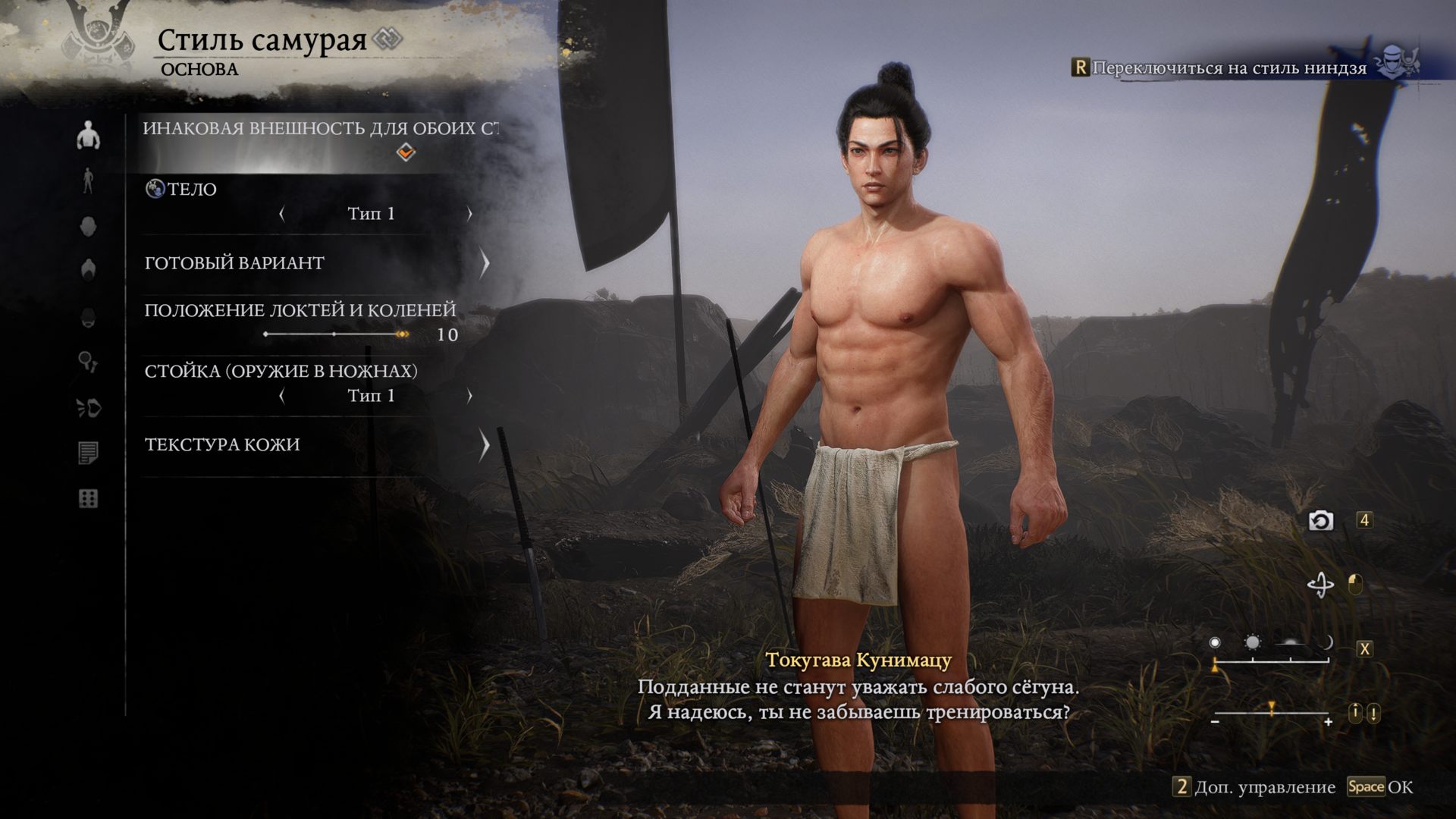Choose next sheathed-weapon stance type
The height and width of the screenshot is (819, 1456).
(469, 396)
